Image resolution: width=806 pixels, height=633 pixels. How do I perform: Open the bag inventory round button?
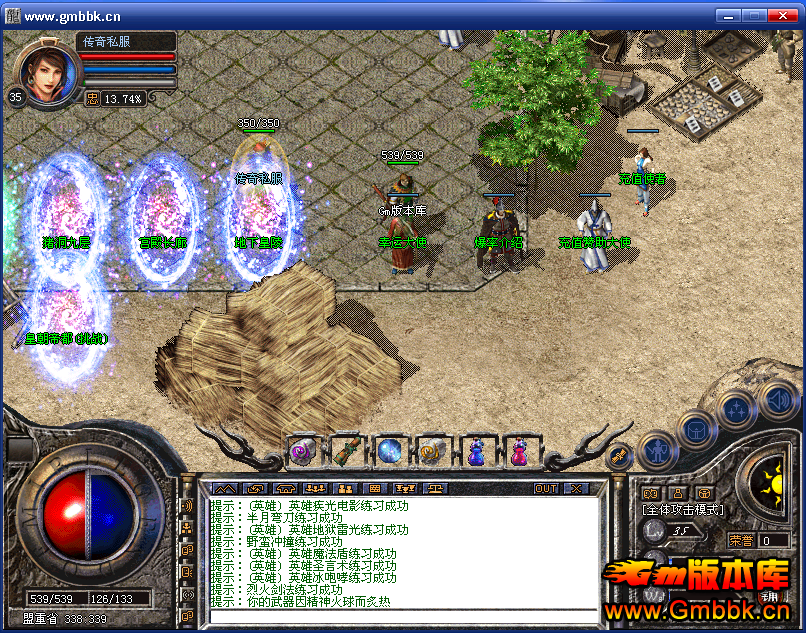(695, 429)
